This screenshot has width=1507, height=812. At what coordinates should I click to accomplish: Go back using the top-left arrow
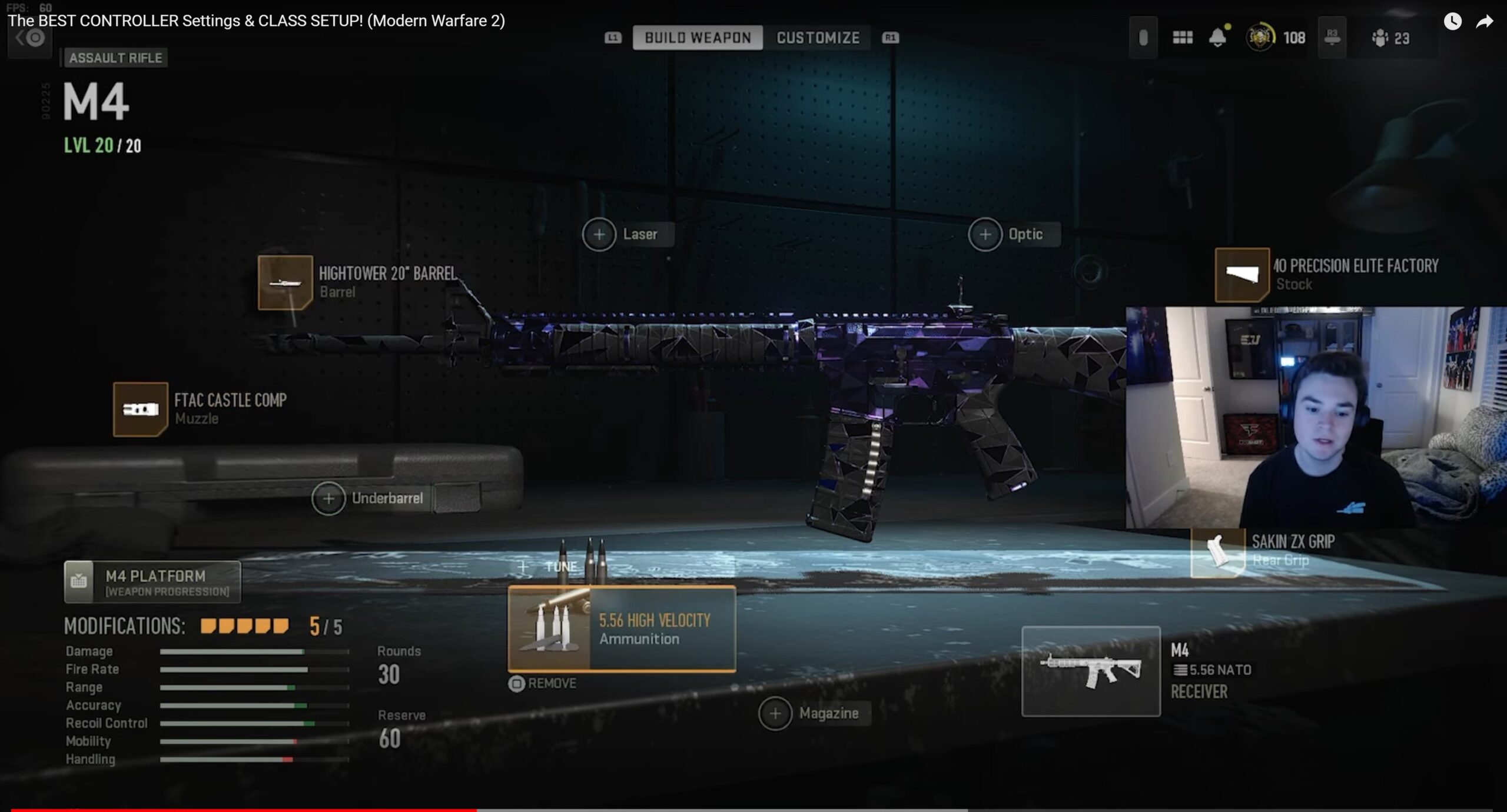pyautogui.click(x=29, y=39)
